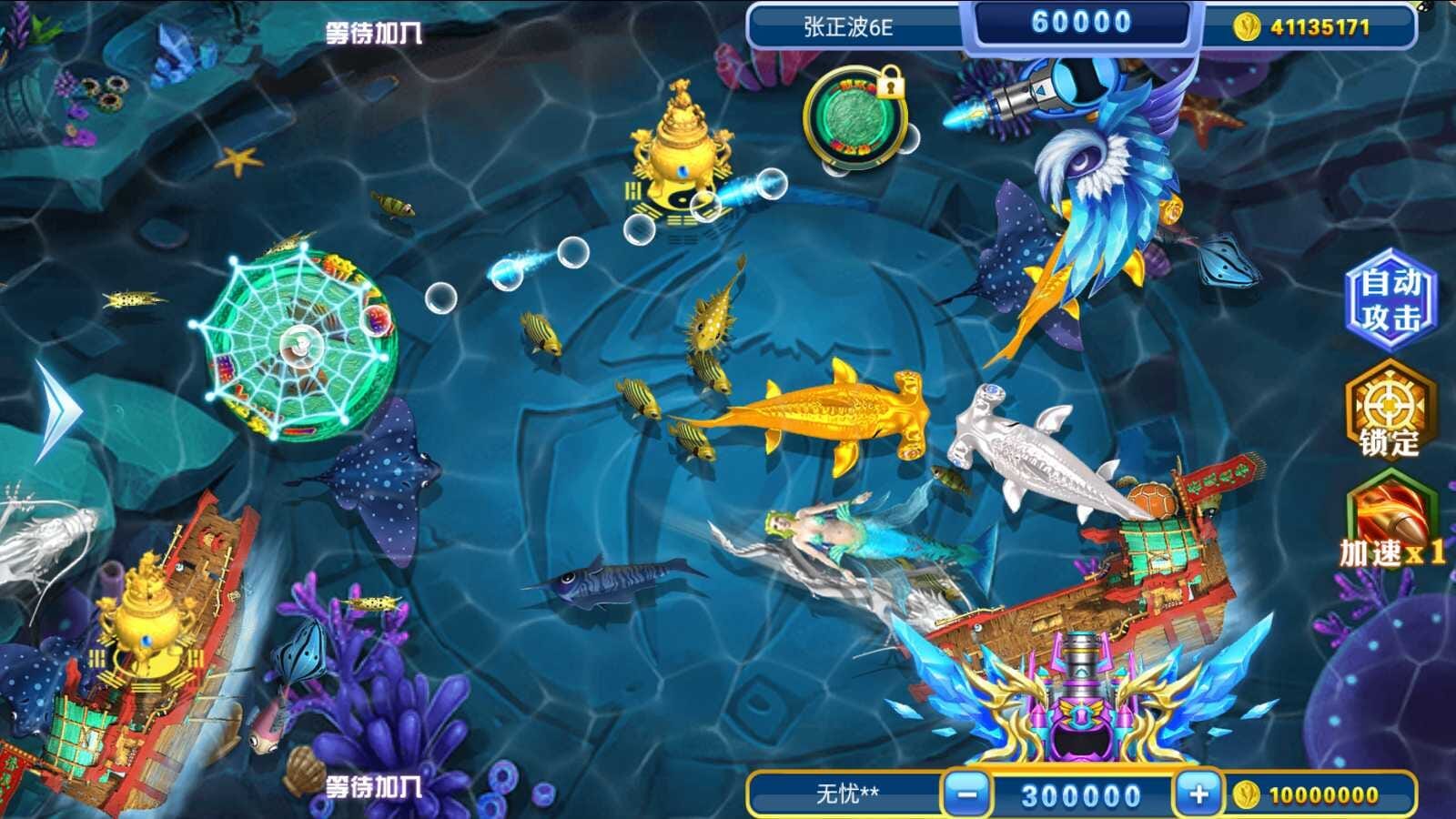Viewport: 1456px width, 819px height.
Task: Decrease the bet with the minus button
Action: coord(966,794)
